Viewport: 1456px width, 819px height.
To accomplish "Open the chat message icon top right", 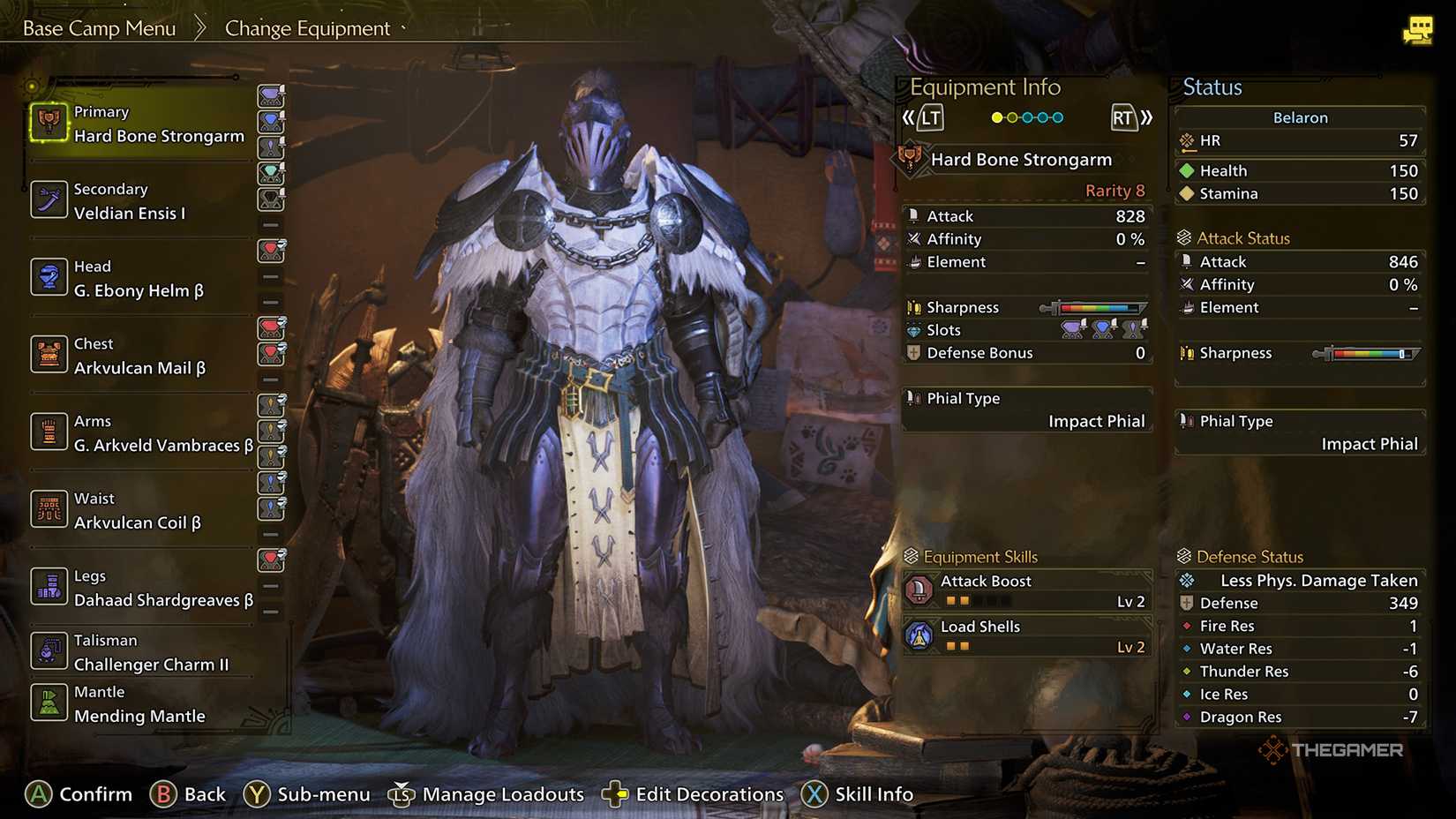I will point(1419,29).
